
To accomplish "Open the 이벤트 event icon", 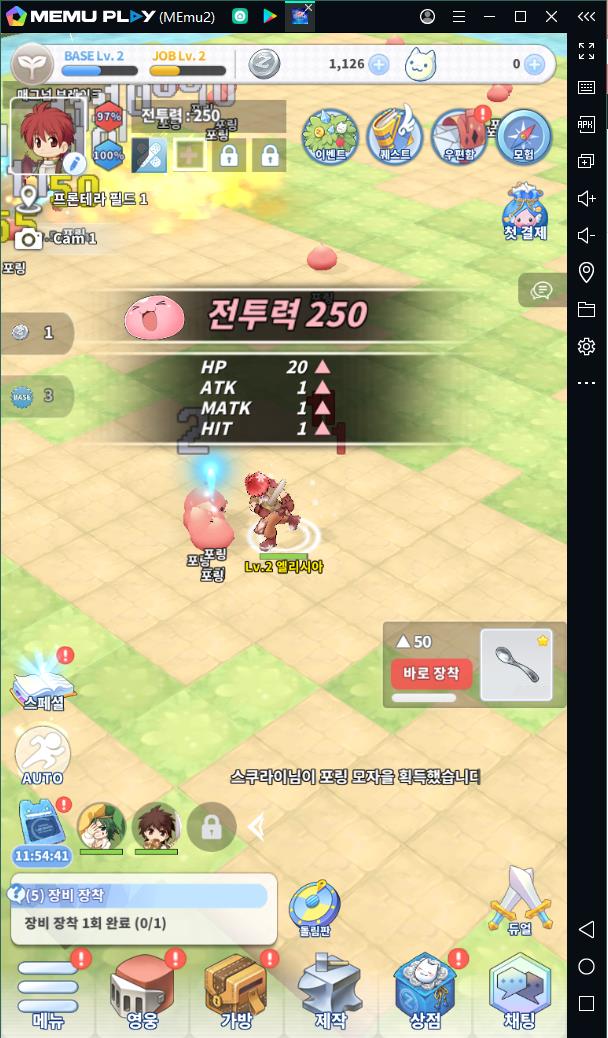I will coord(330,136).
